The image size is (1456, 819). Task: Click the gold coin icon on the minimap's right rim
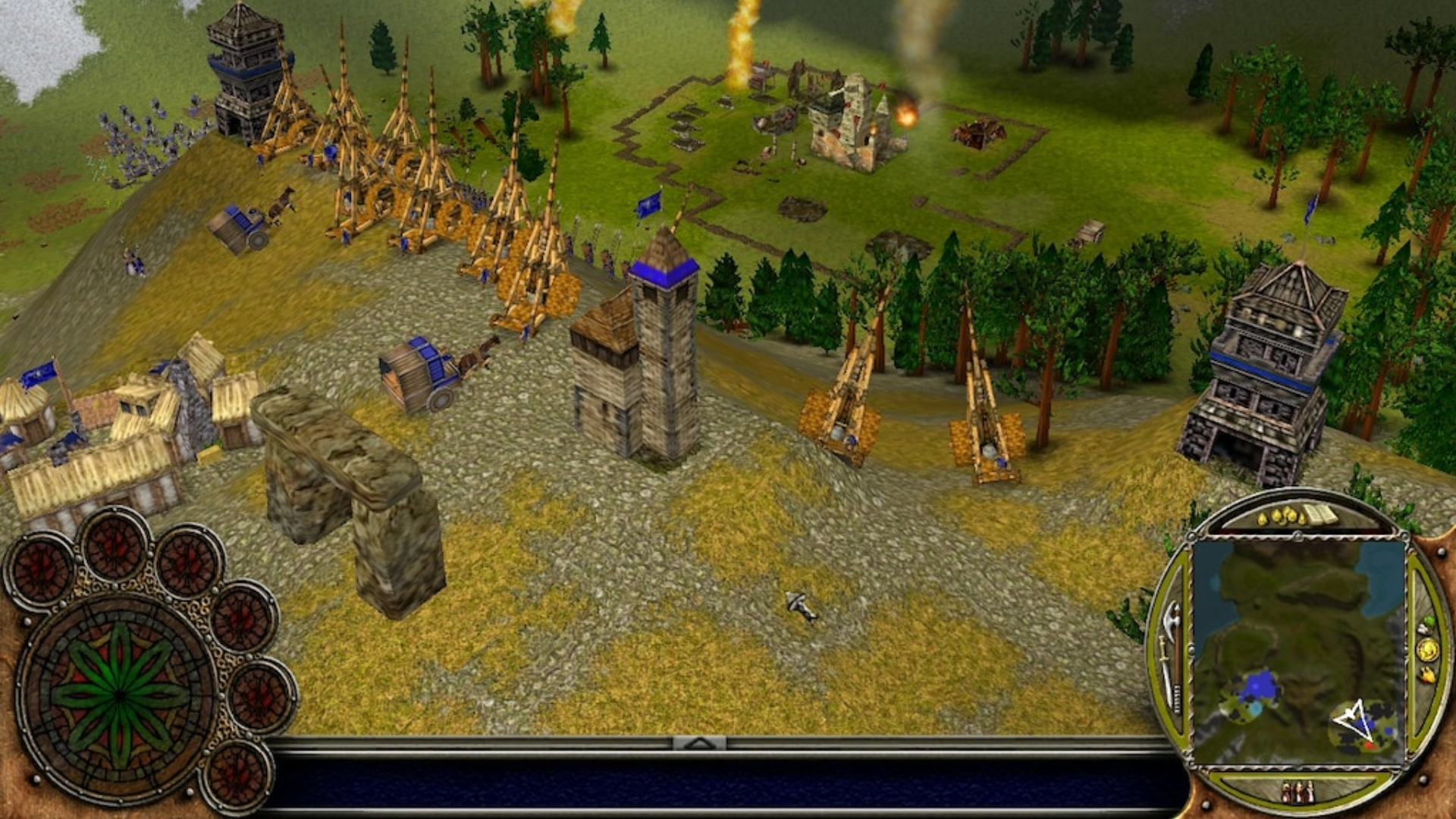pos(1429,651)
